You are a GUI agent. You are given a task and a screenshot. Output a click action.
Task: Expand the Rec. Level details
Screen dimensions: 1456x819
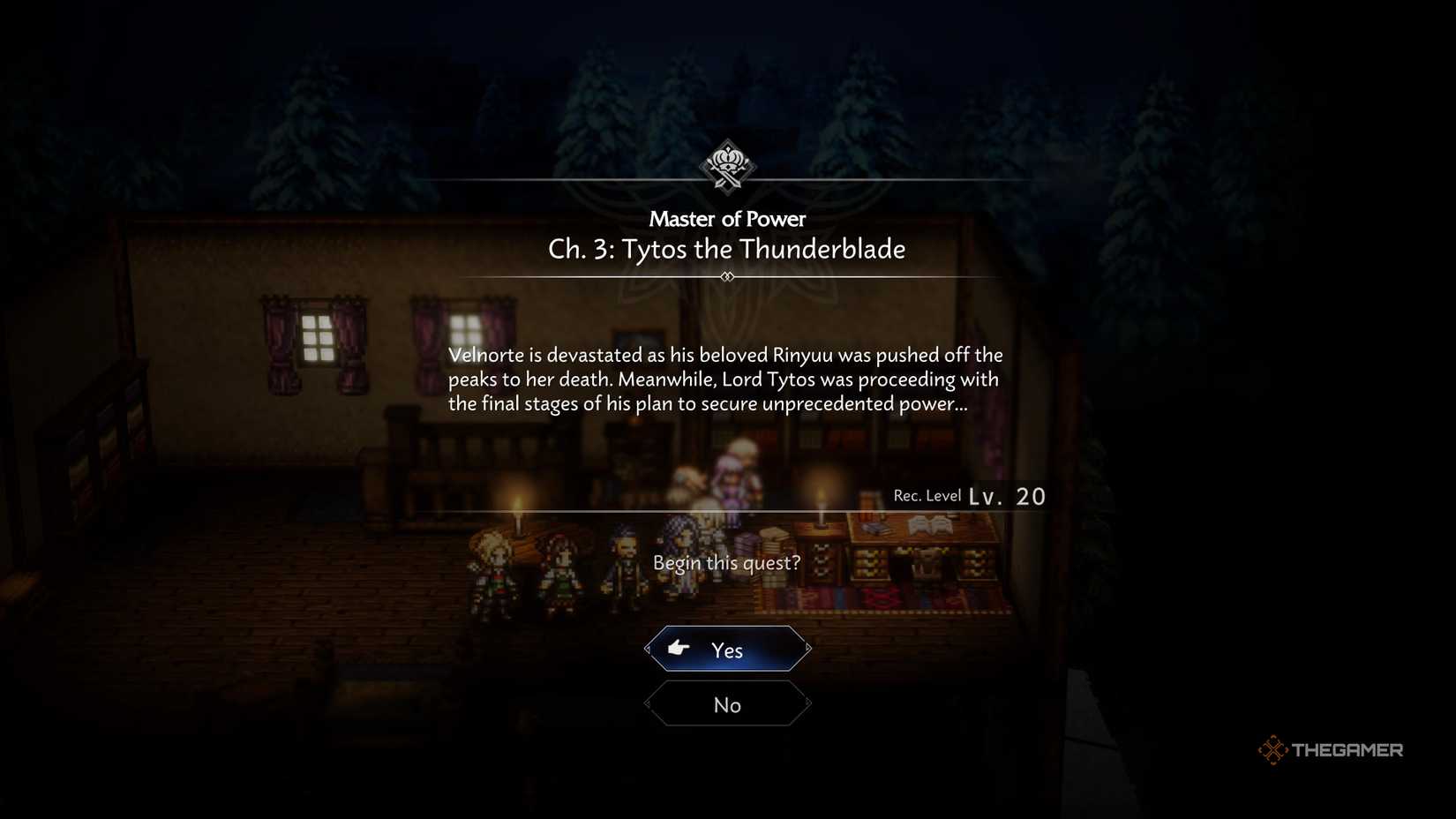point(927,495)
